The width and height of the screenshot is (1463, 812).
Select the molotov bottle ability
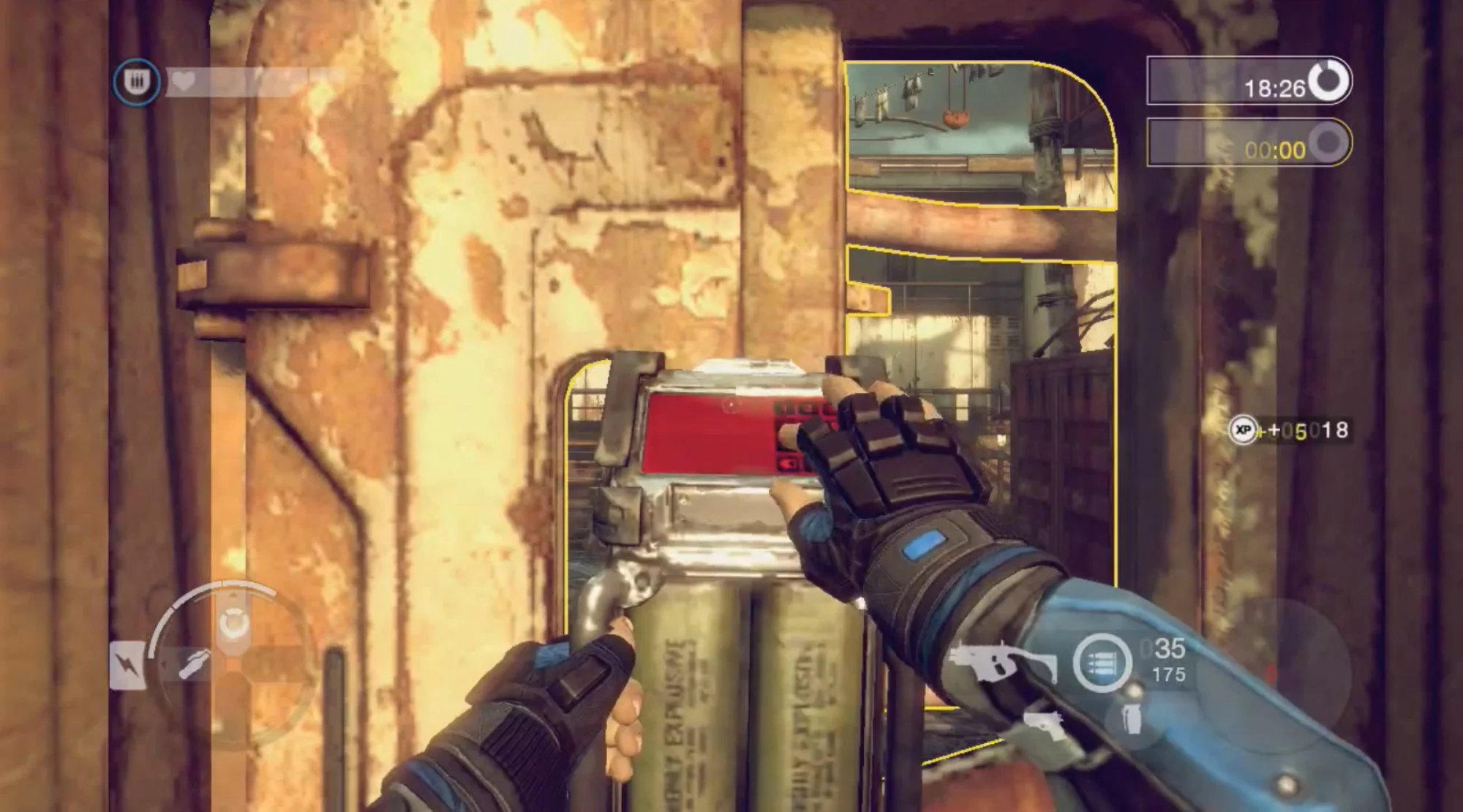192,664
